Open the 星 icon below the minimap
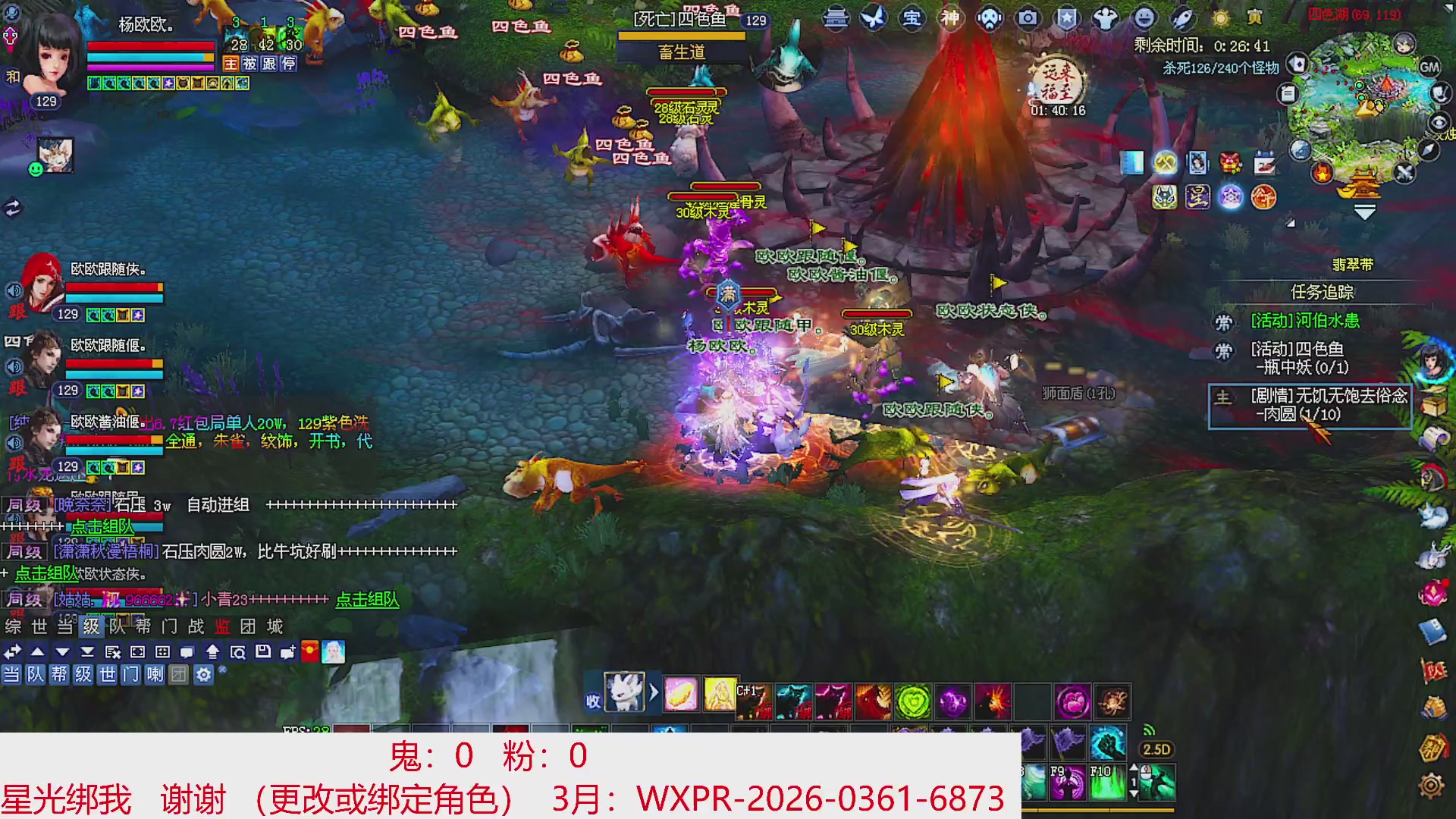 point(1199,198)
